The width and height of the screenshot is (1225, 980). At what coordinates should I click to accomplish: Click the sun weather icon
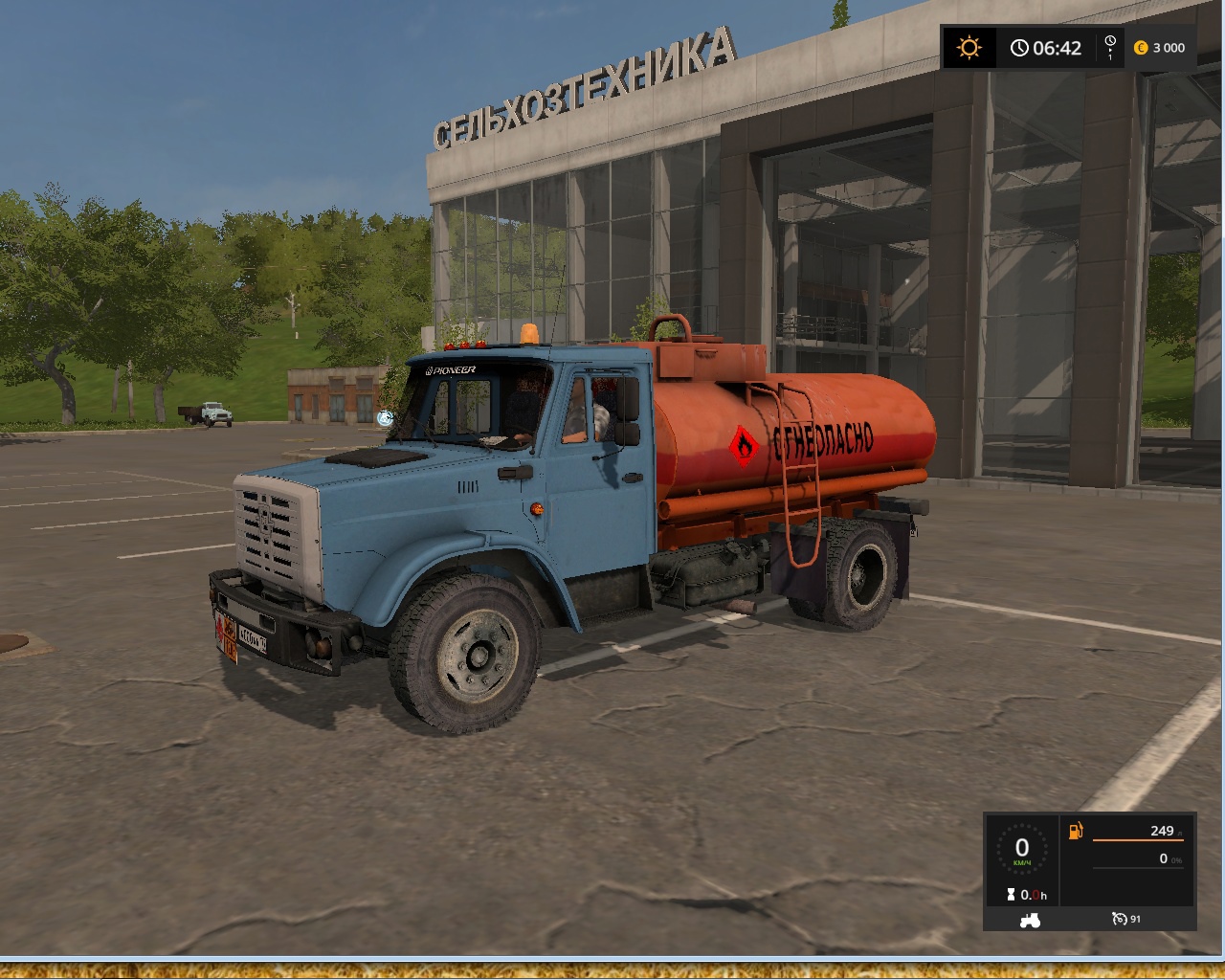(x=969, y=48)
